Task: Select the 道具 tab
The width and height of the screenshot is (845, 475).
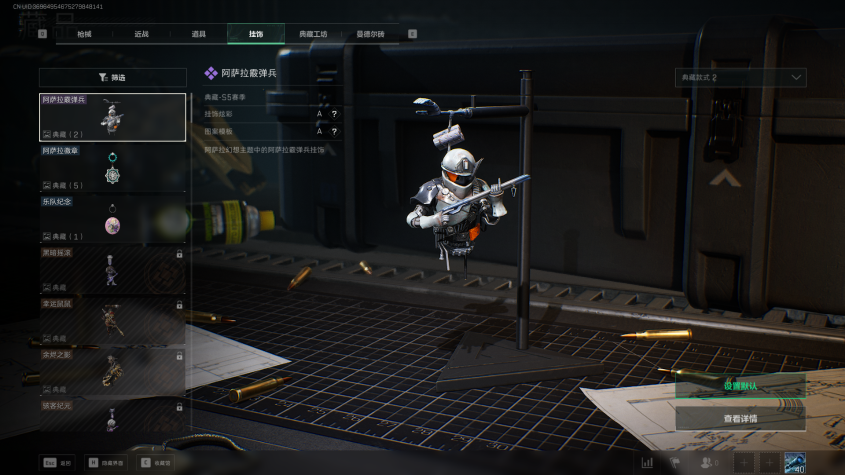Action: pos(199,34)
